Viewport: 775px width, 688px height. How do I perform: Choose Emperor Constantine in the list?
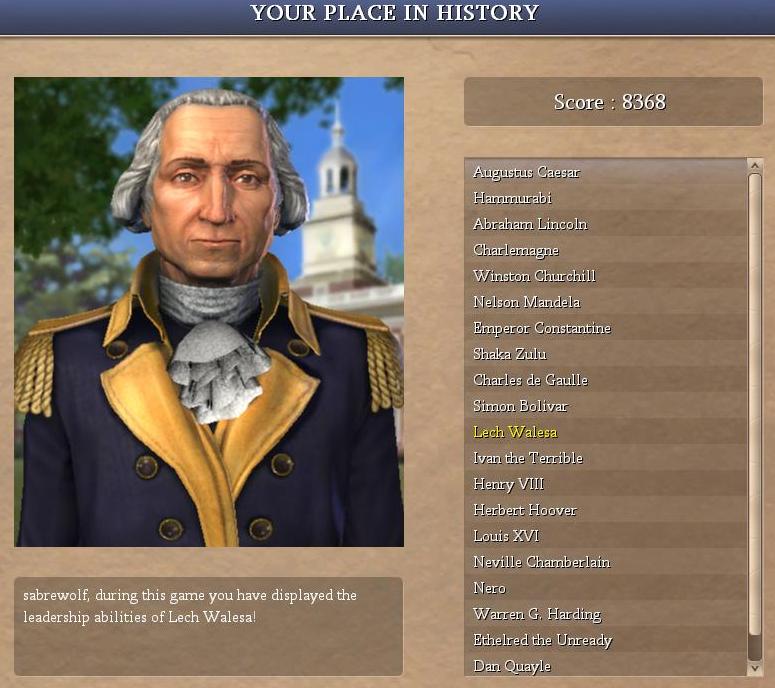click(x=541, y=328)
